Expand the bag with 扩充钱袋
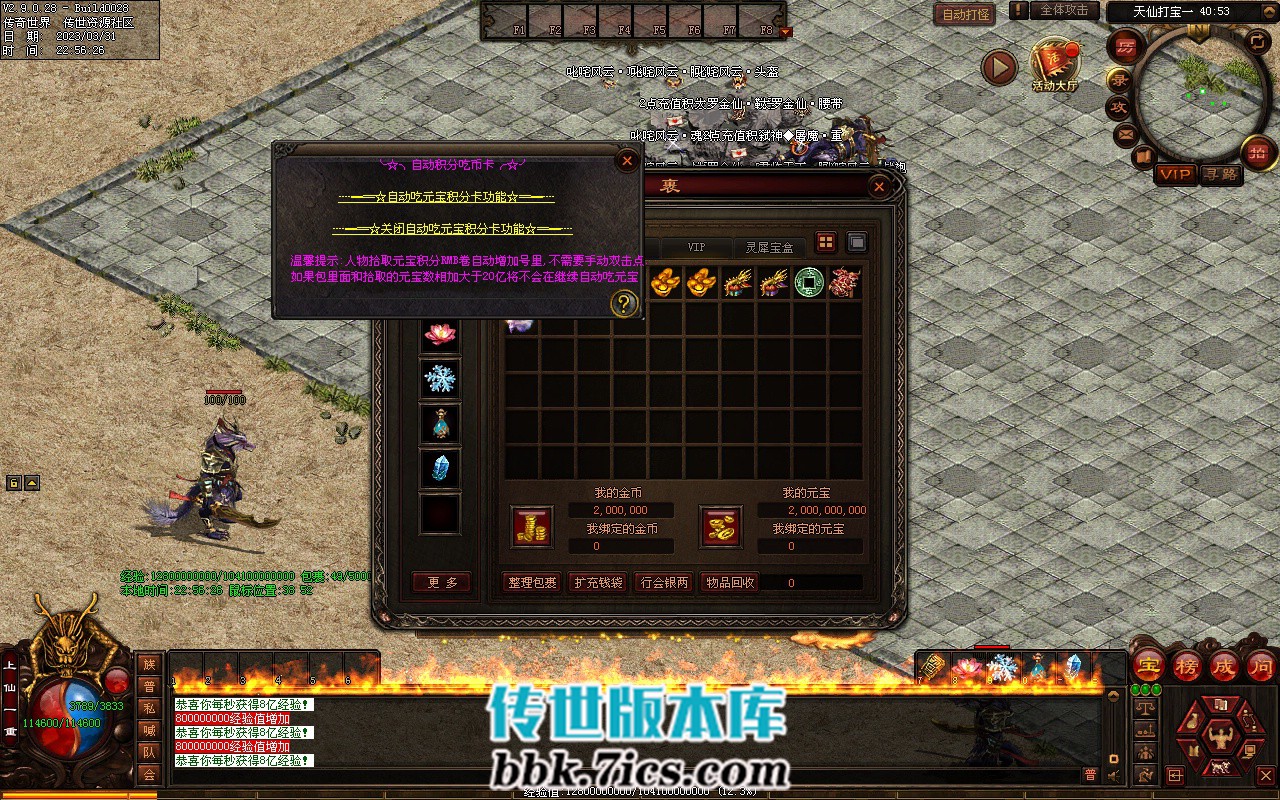 click(x=597, y=582)
